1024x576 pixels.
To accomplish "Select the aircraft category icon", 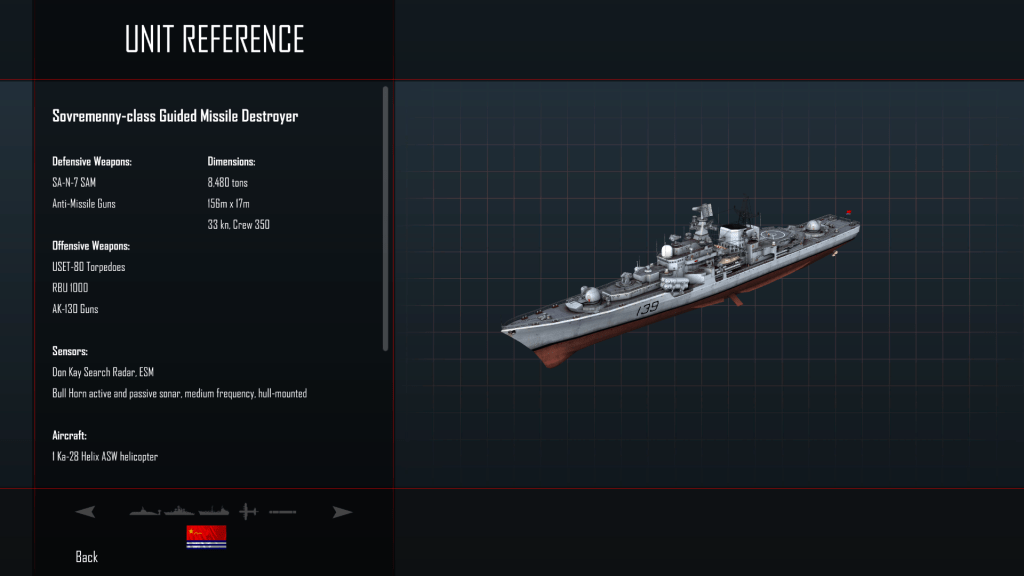I will 248,512.
